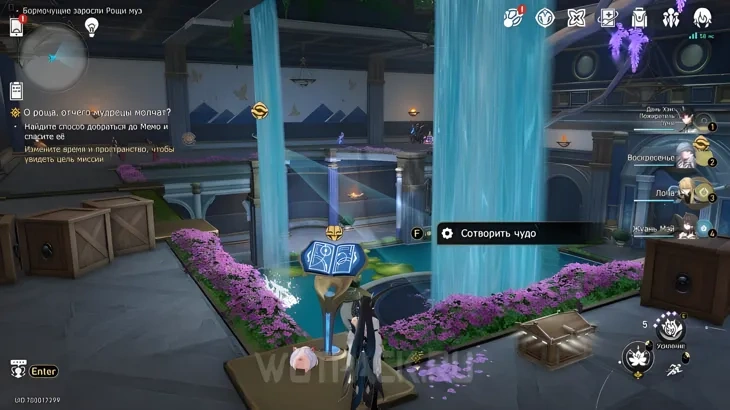Open the team lineup icon
The height and width of the screenshot is (410, 730).
[670, 17]
